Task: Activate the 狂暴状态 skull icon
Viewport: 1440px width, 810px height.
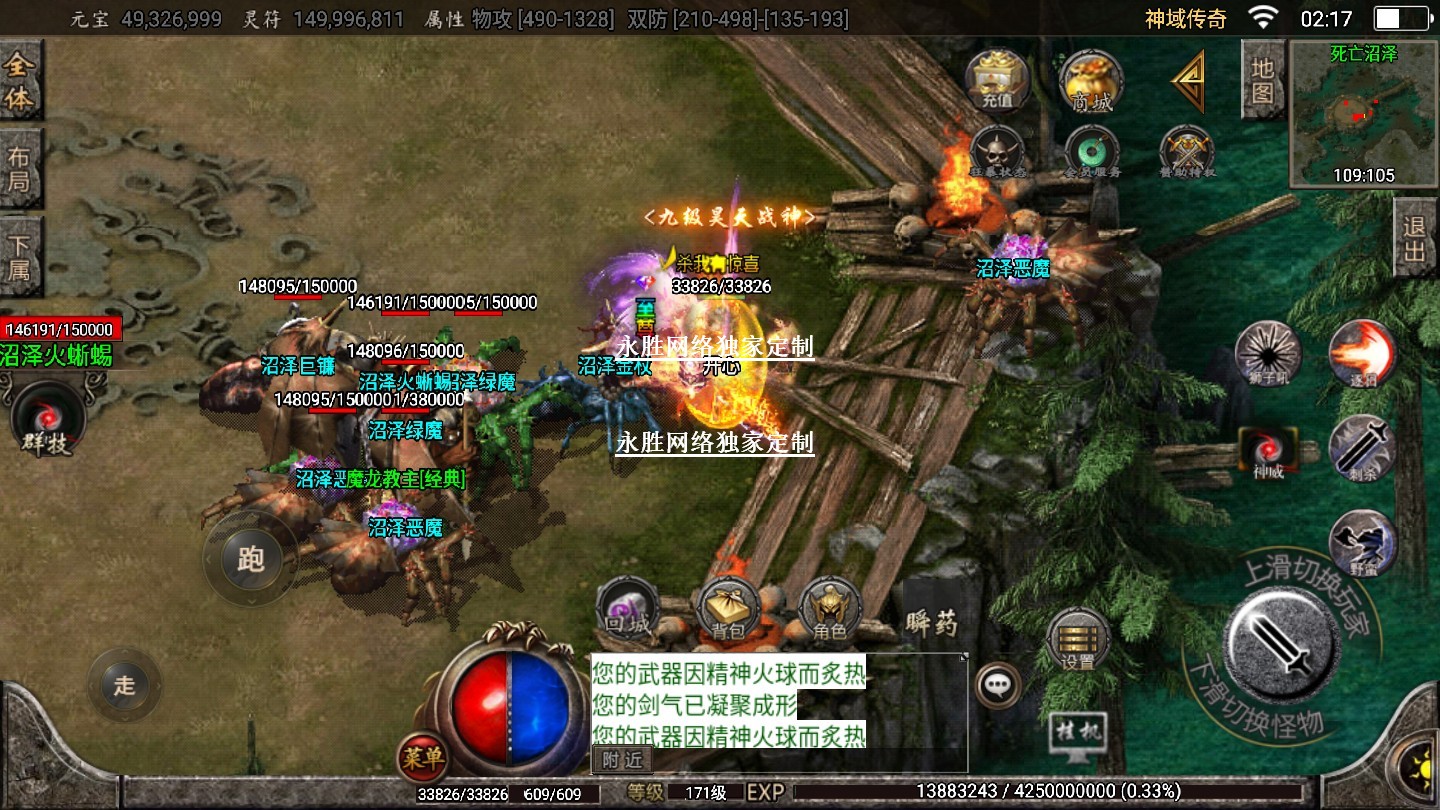Action: [997, 153]
